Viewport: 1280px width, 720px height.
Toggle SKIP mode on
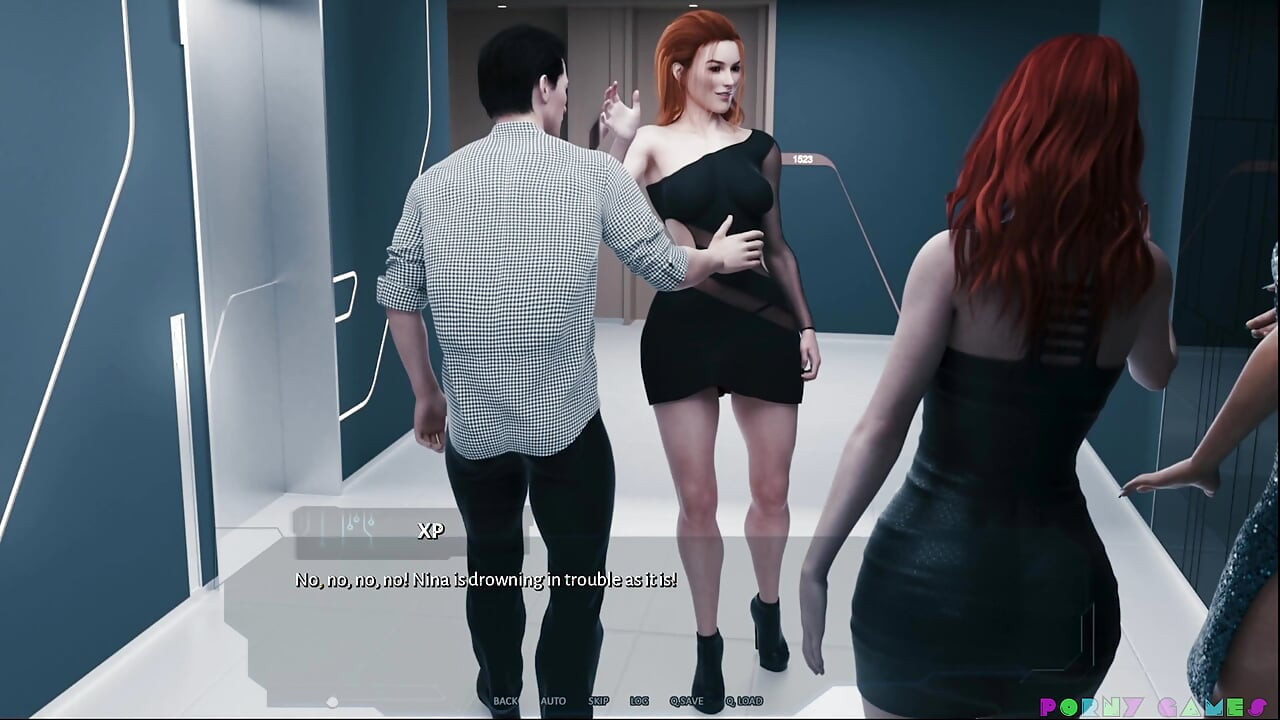click(x=598, y=701)
